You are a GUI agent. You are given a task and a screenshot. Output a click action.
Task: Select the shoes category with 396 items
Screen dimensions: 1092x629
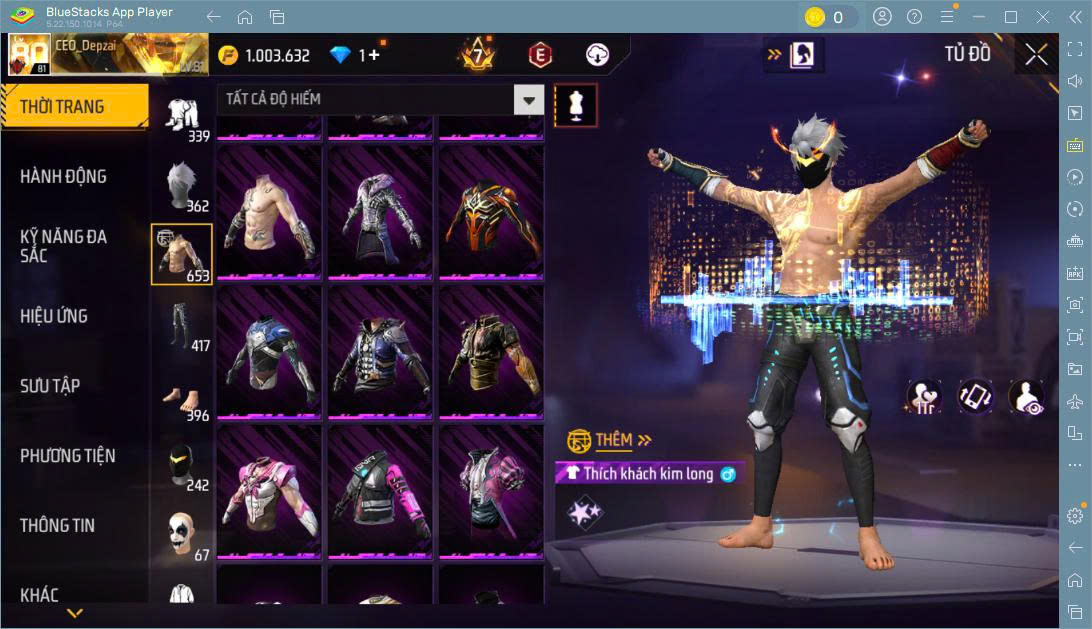click(x=181, y=394)
